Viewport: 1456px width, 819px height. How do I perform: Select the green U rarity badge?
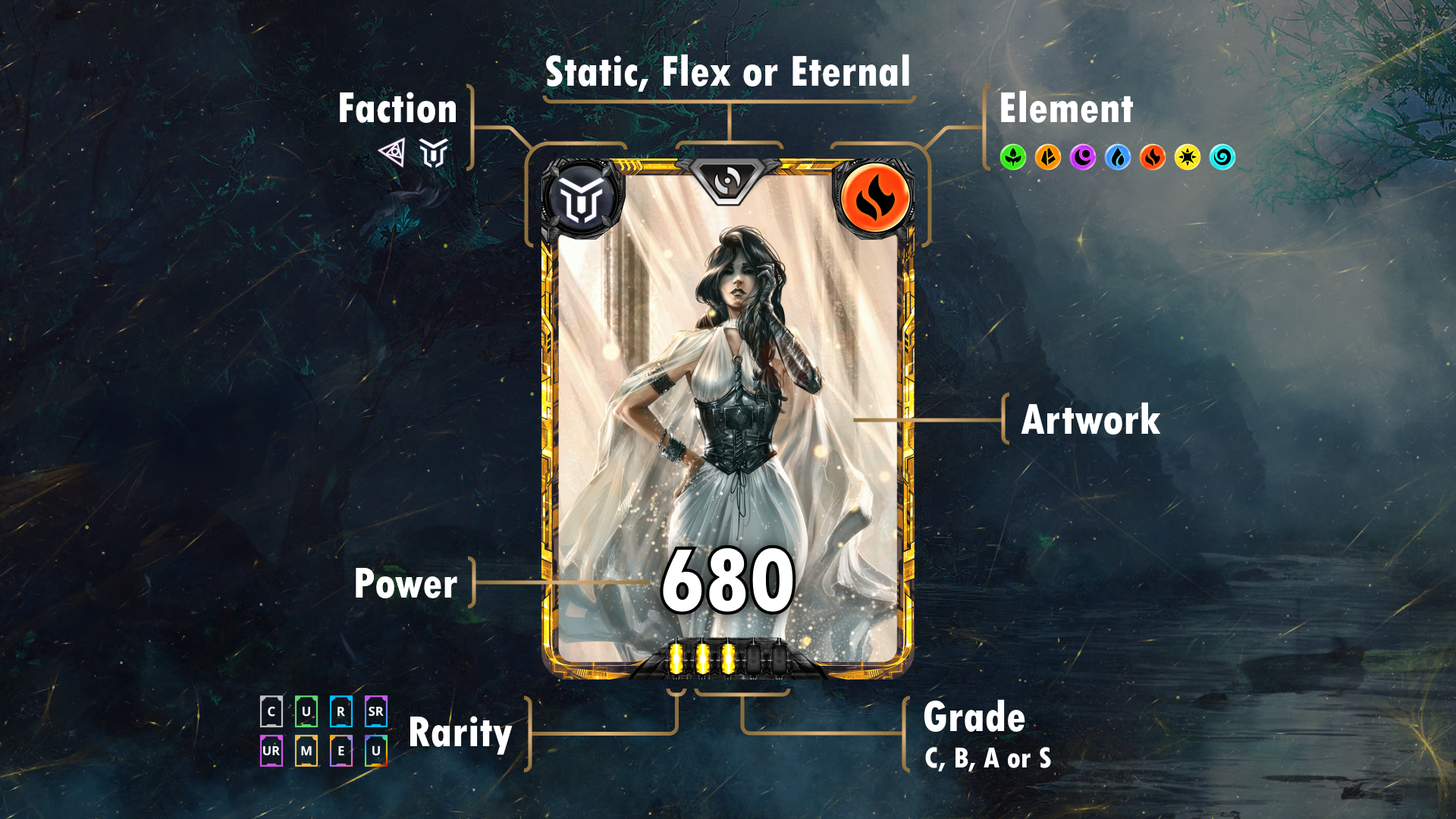pos(306,711)
